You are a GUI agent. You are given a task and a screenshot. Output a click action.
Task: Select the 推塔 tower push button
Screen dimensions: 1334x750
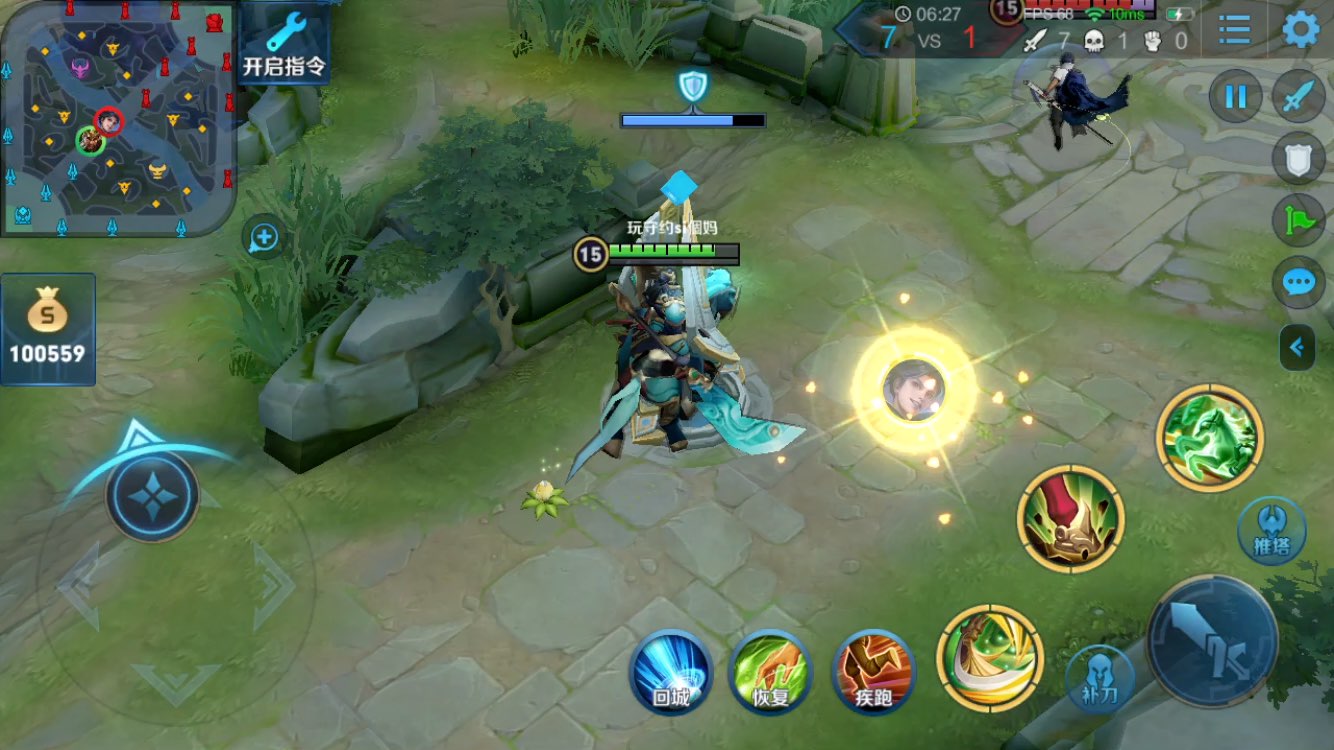point(1271,530)
